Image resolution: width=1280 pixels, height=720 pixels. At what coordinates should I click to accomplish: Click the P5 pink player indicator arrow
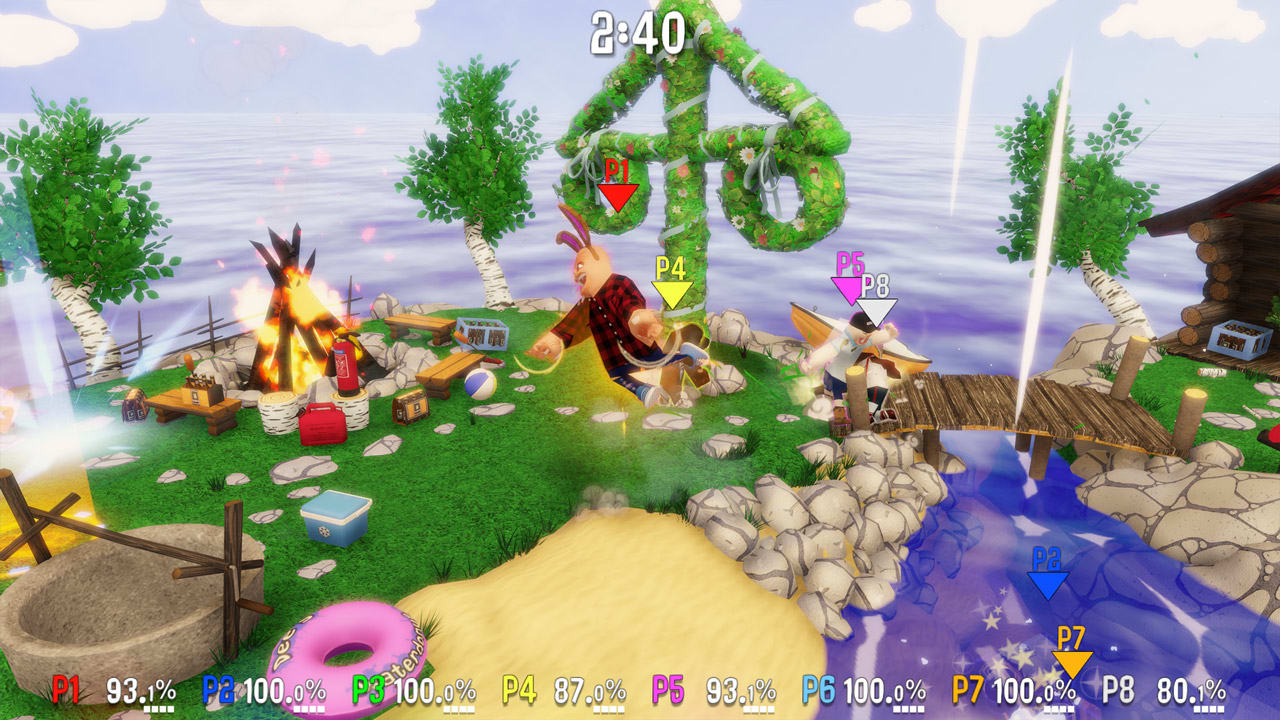(846, 290)
